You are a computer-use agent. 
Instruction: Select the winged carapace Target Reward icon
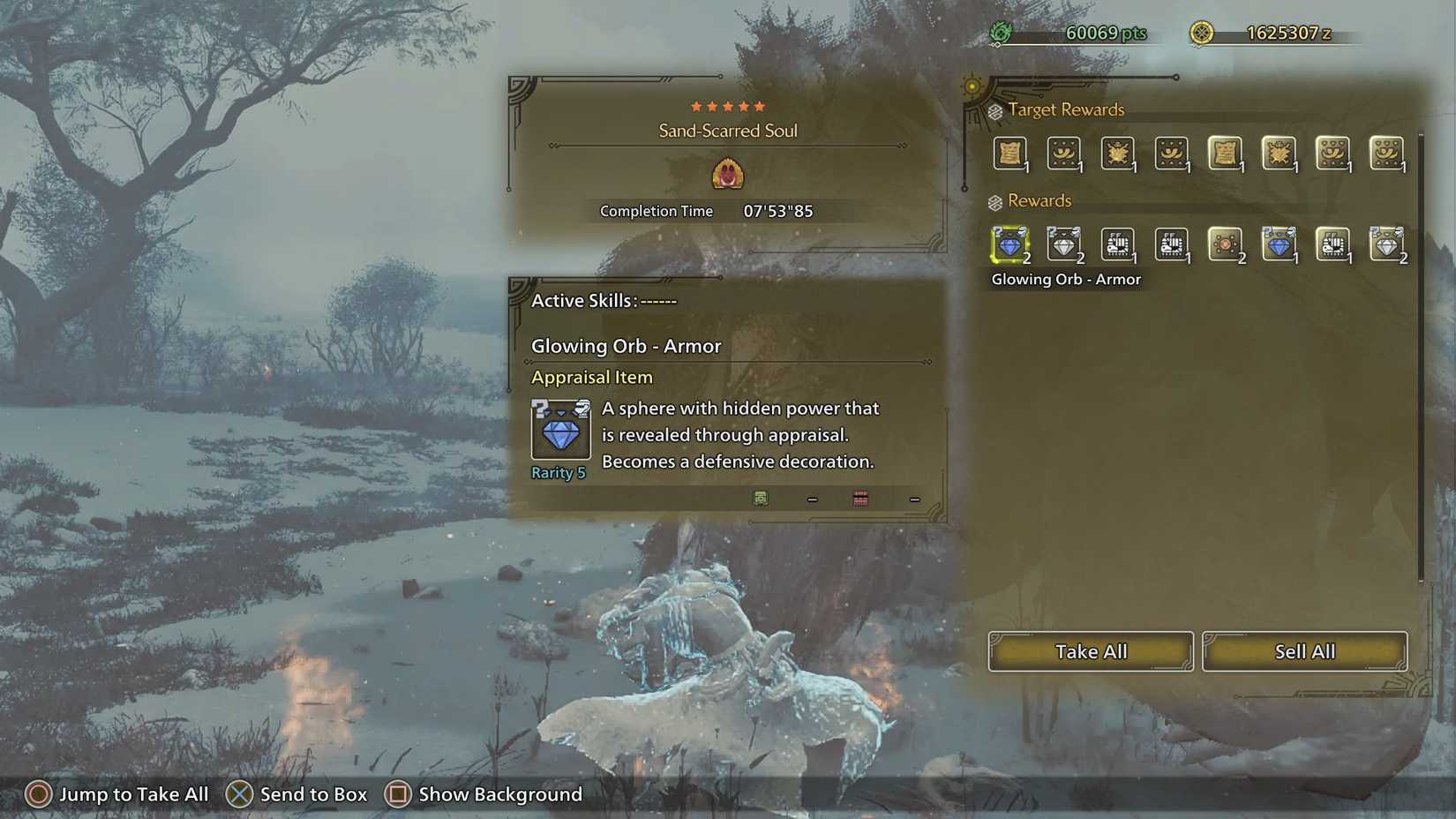click(1118, 154)
